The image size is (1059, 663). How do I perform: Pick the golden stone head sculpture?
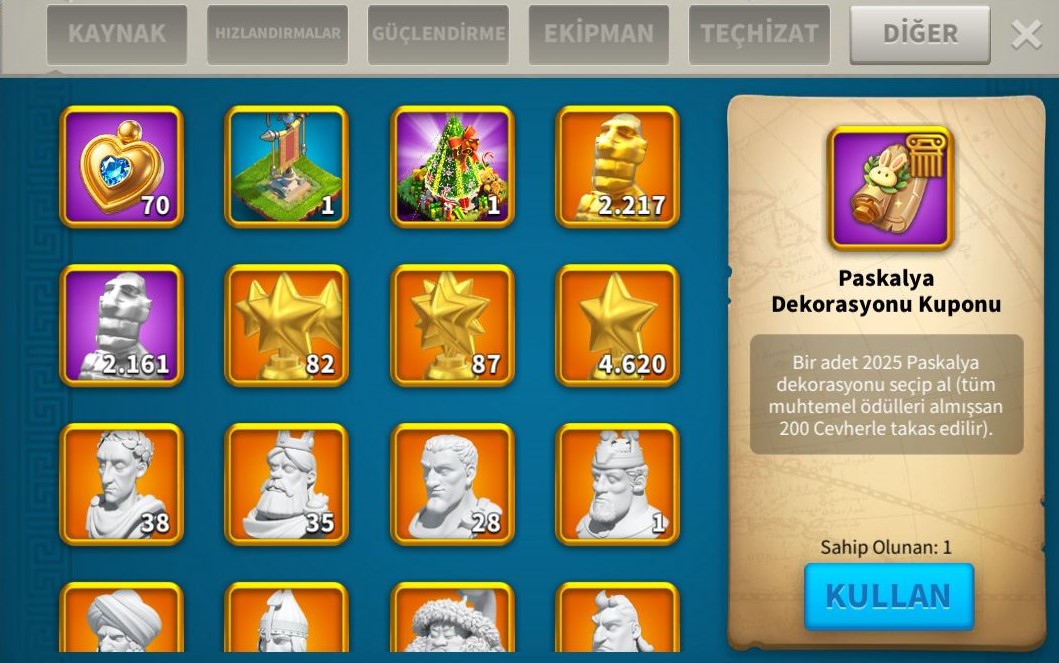click(x=617, y=166)
